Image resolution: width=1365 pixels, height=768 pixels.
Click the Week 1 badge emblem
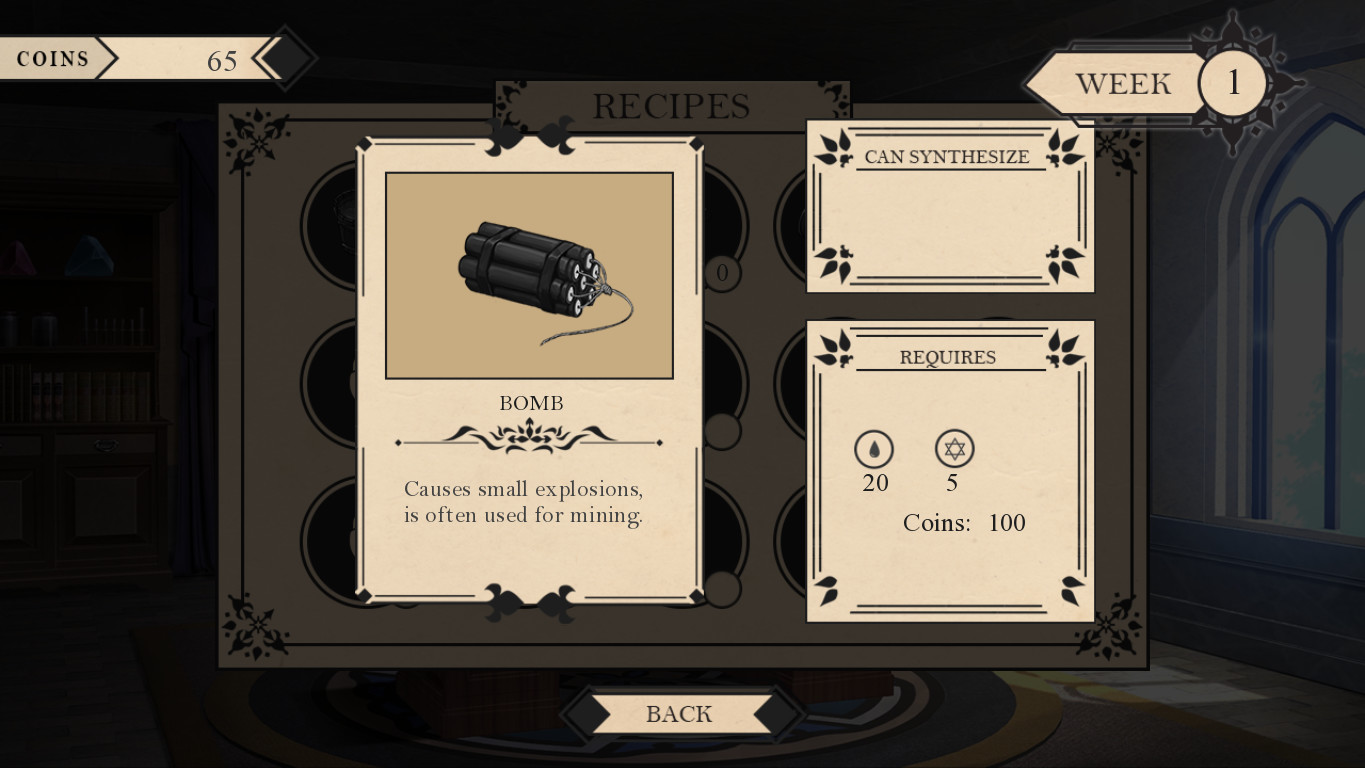[1234, 83]
